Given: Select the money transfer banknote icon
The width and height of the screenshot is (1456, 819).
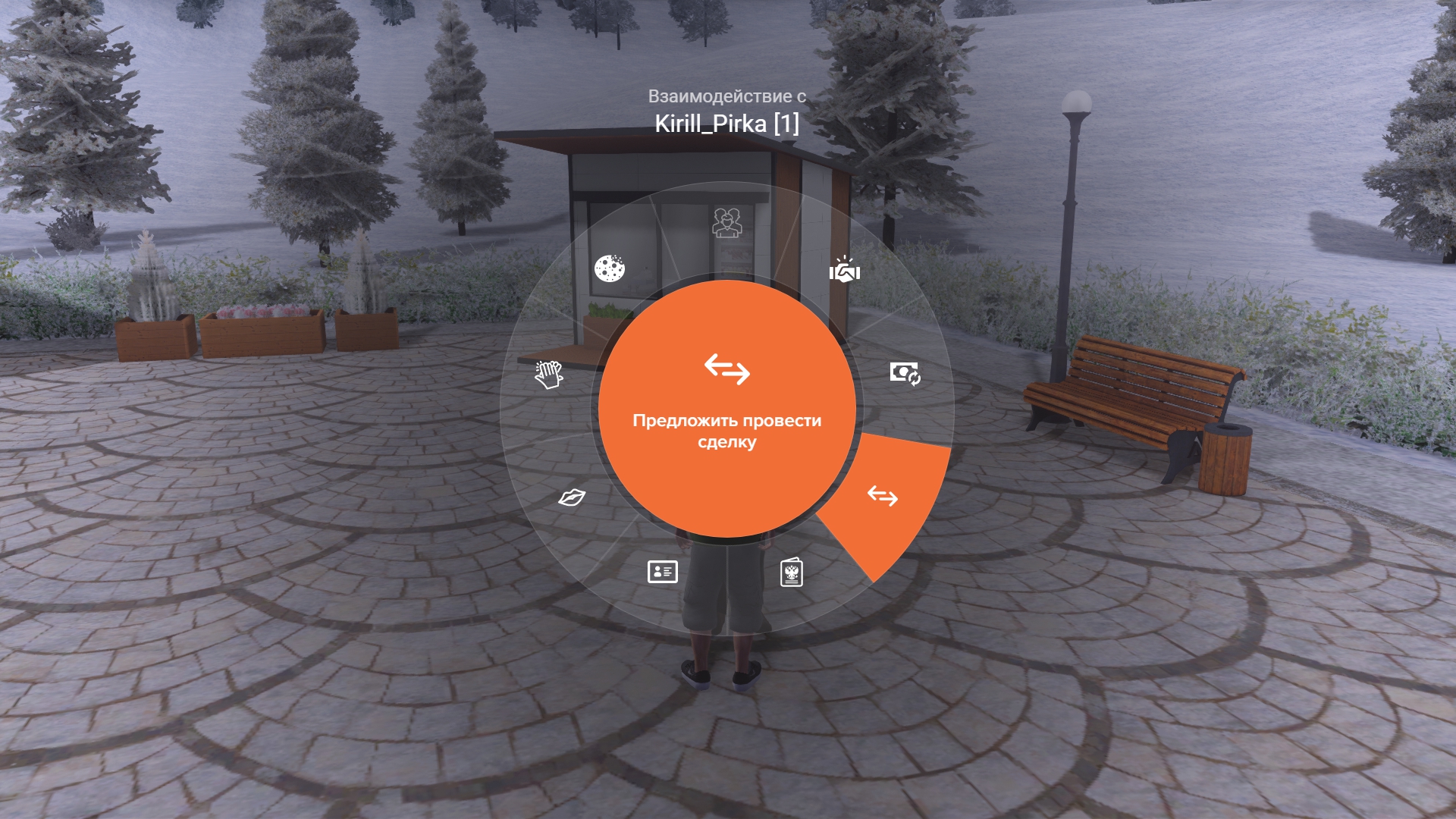Looking at the screenshot, I should 905,373.
